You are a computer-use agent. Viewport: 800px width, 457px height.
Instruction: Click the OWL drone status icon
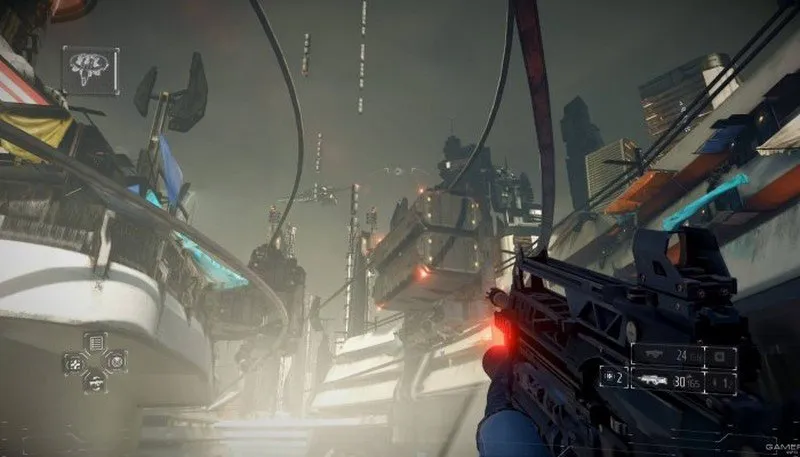(x=90, y=70)
